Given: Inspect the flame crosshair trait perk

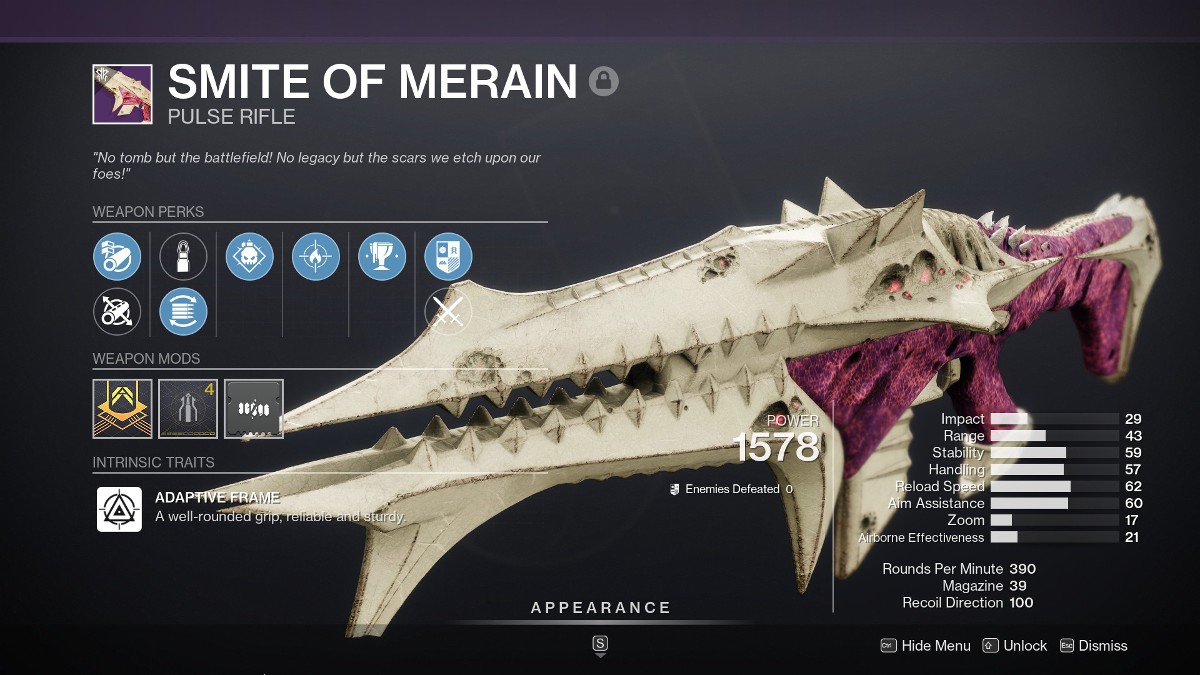Looking at the screenshot, I should pyautogui.click(x=316, y=256).
